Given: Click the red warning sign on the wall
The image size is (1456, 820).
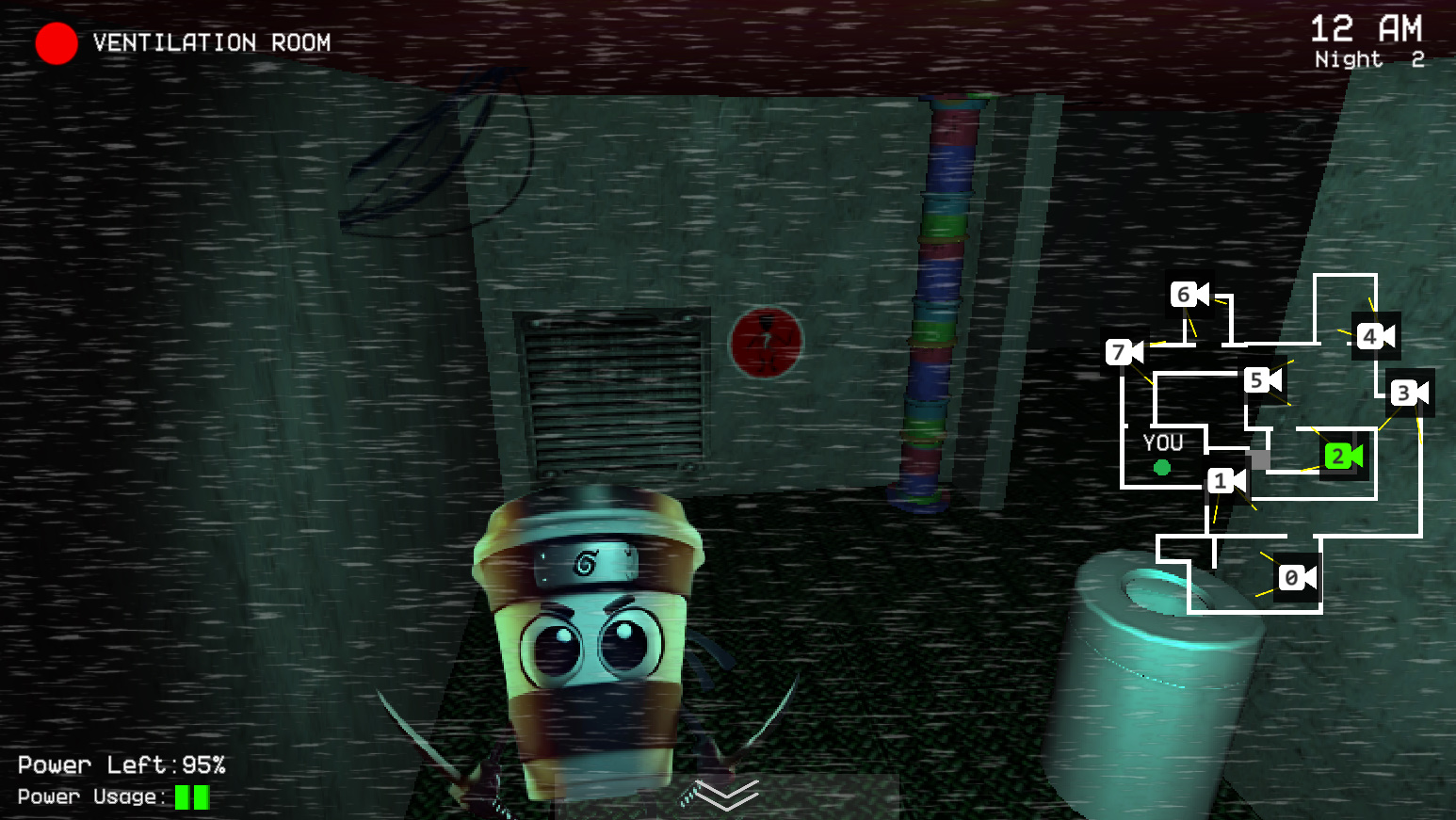Looking at the screenshot, I should (768, 341).
